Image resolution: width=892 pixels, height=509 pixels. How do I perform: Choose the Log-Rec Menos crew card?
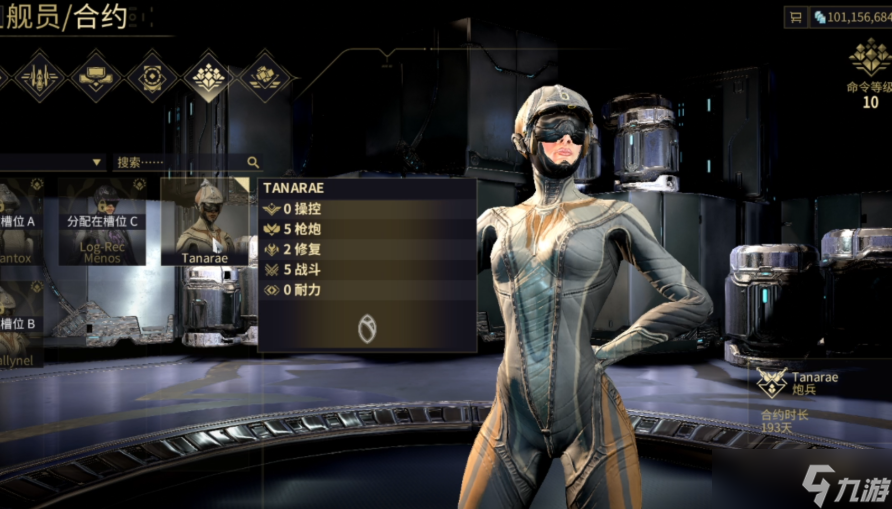tap(102, 222)
